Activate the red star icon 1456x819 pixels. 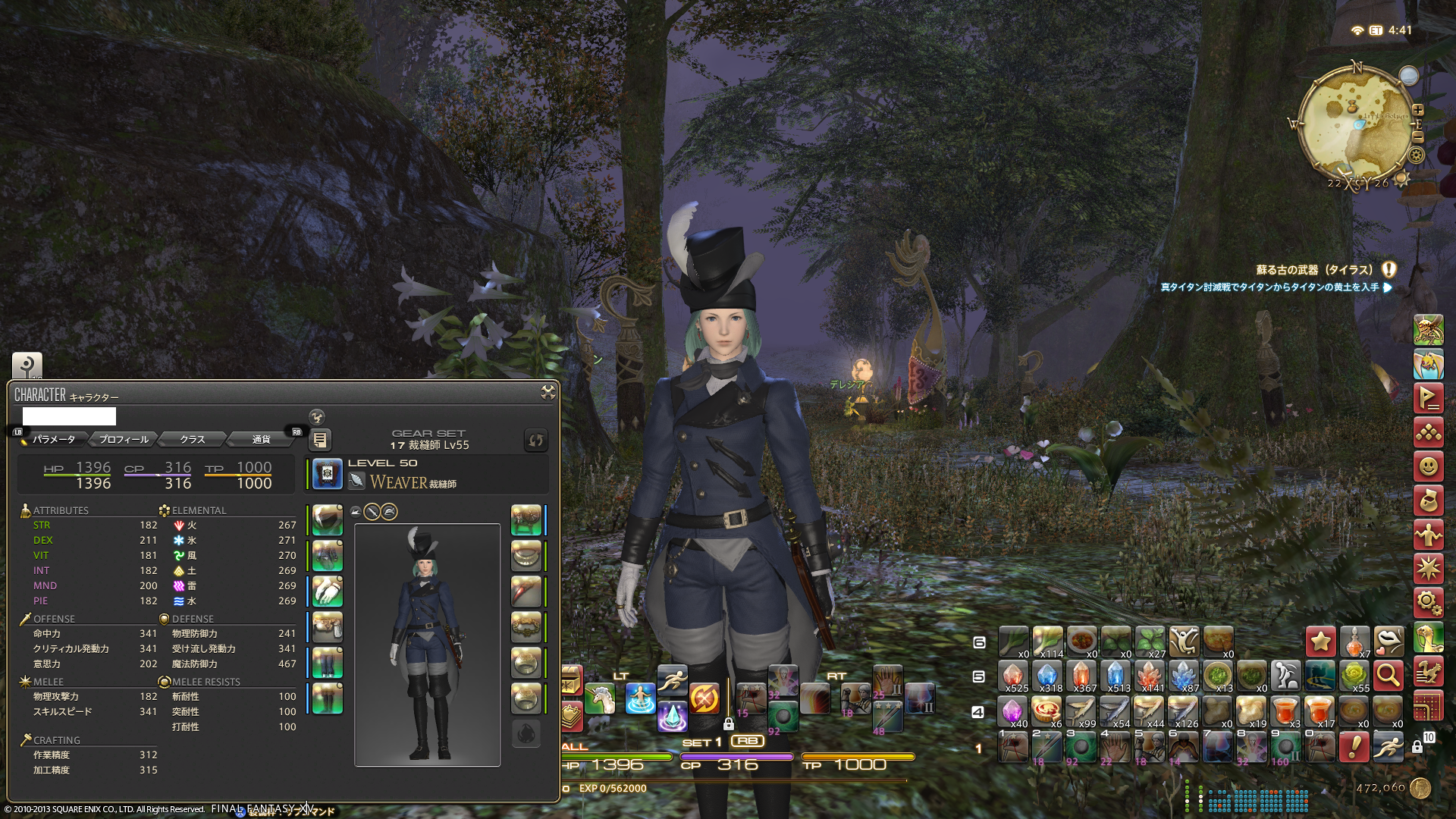1320,642
